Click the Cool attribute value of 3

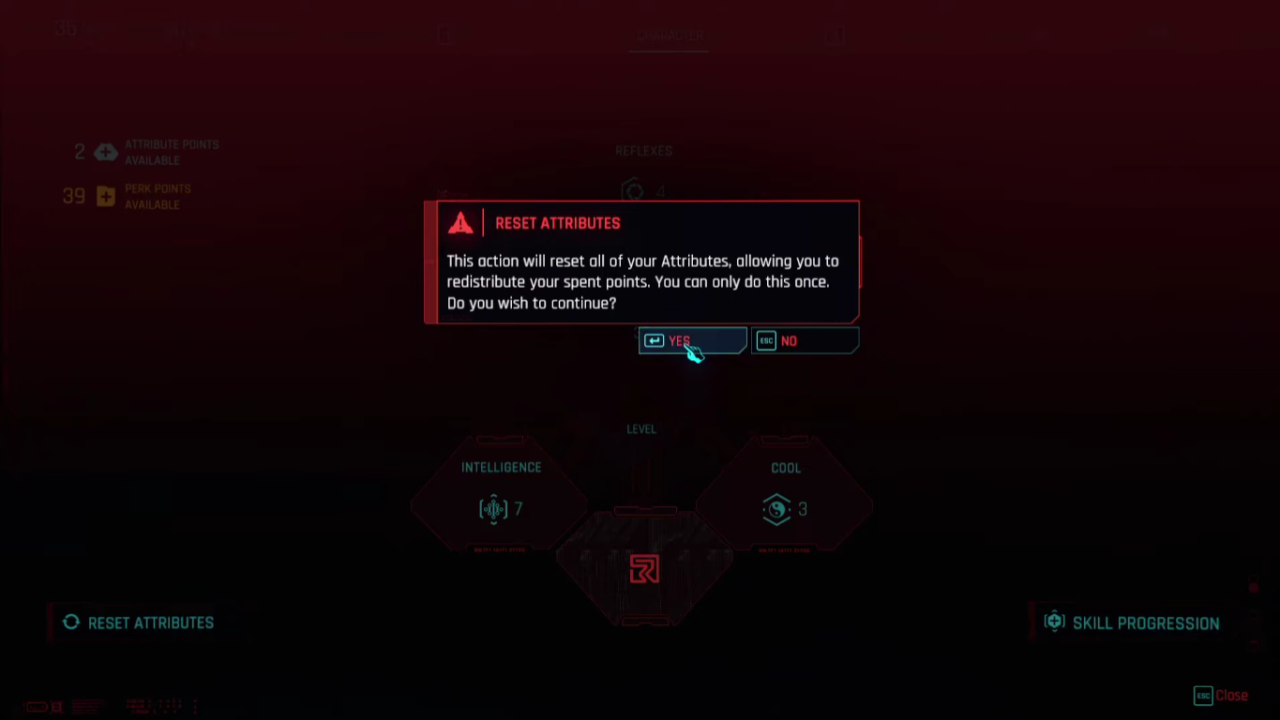pyautogui.click(x=802, y=509)
